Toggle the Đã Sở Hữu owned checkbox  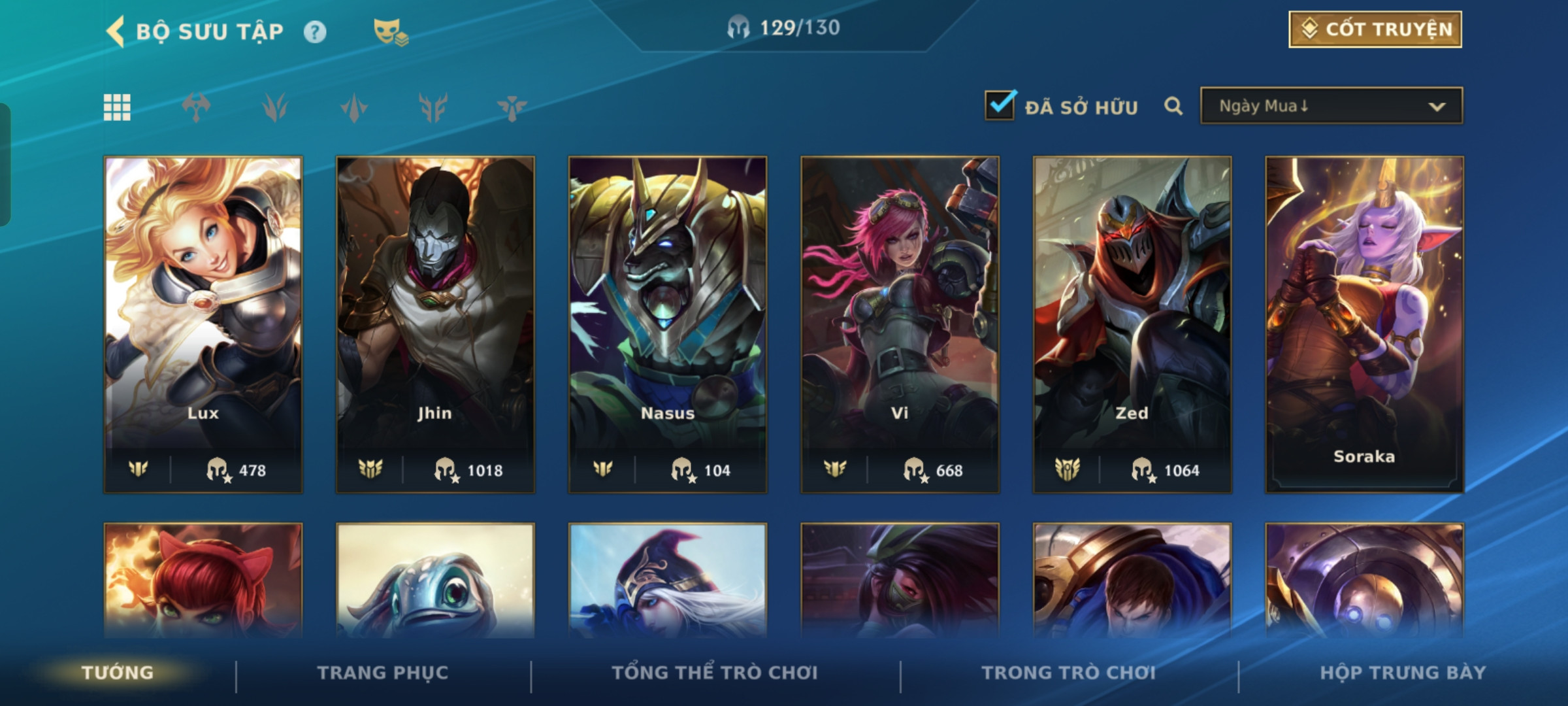[x=1000, y=105]
